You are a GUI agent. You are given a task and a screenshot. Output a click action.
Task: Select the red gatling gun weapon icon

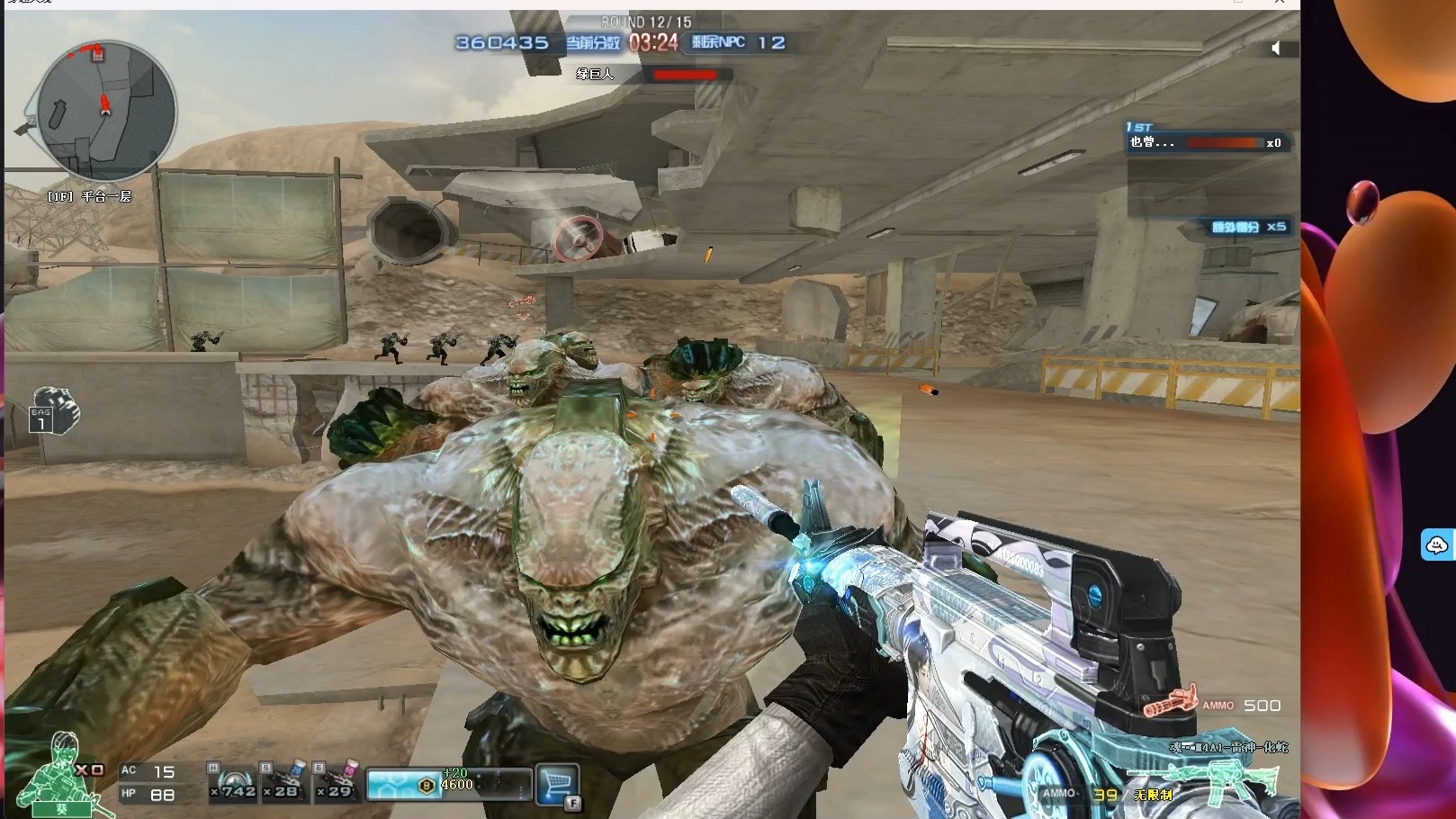tap(1170, 701)
